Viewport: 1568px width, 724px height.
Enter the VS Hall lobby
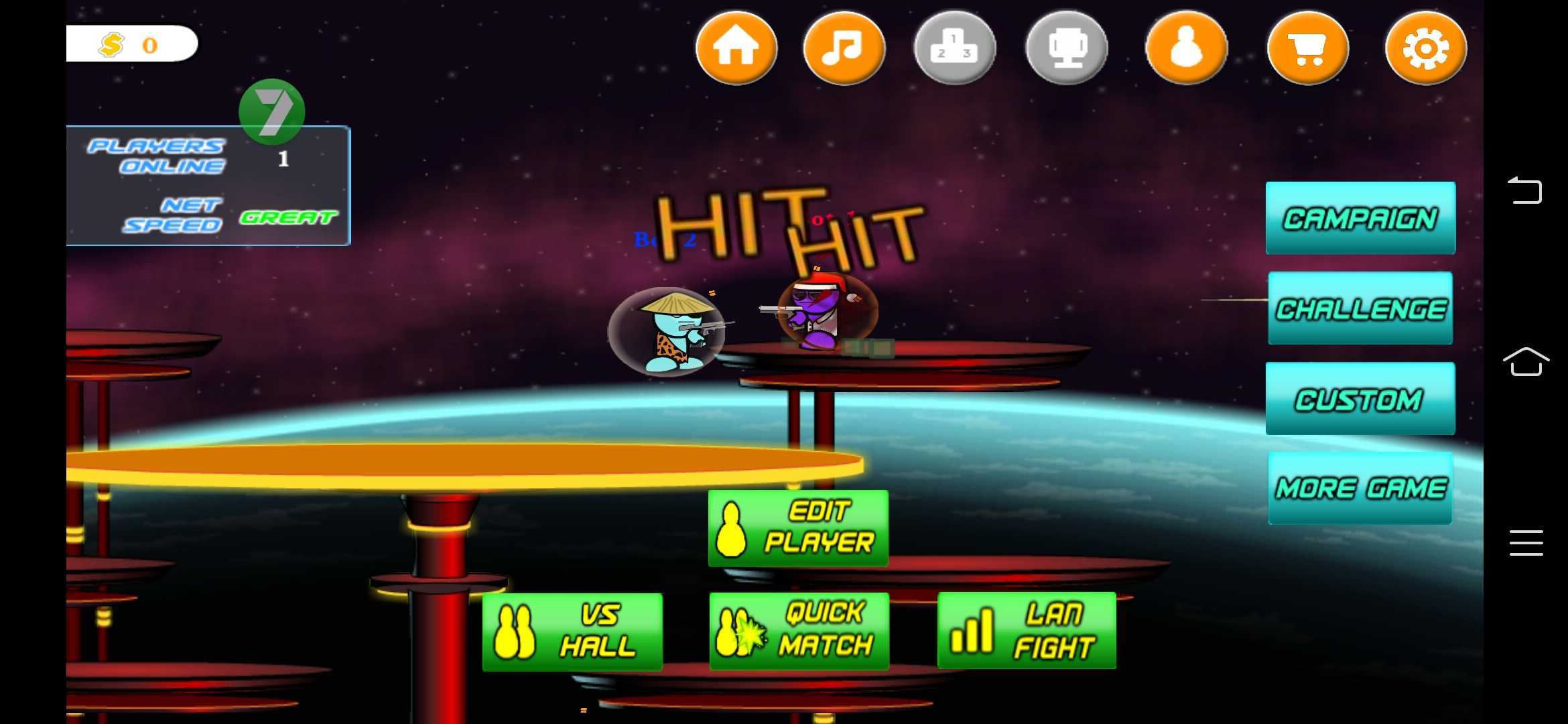(572, 631)
